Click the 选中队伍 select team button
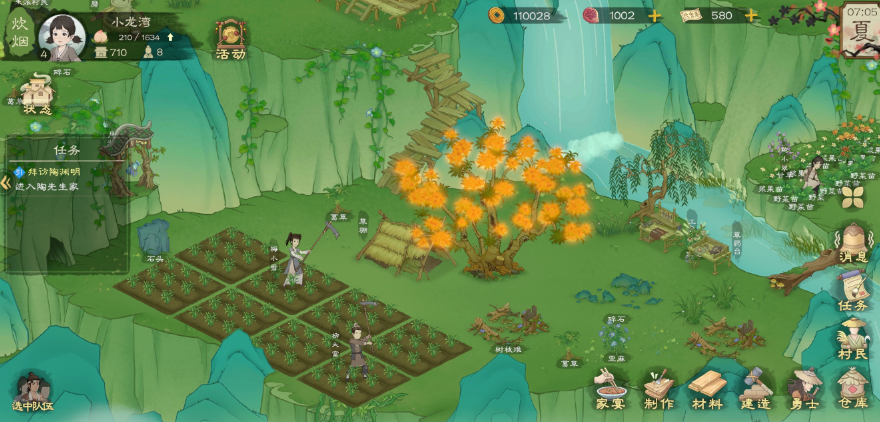The height and width of the screenshot is (422, 880). click(31, 392)
